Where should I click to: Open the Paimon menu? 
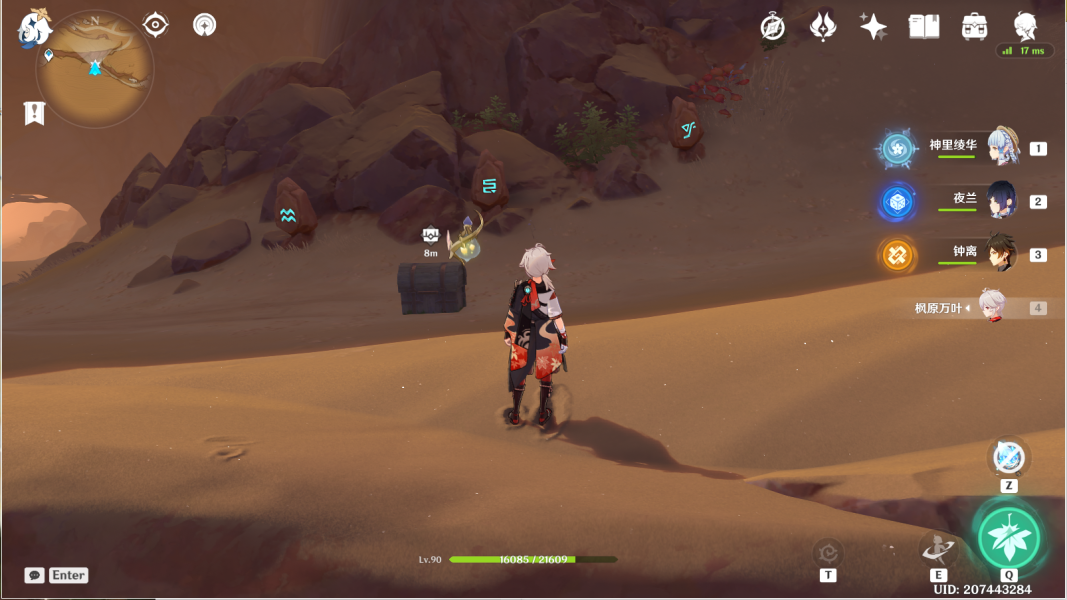[x=33, y=30]
